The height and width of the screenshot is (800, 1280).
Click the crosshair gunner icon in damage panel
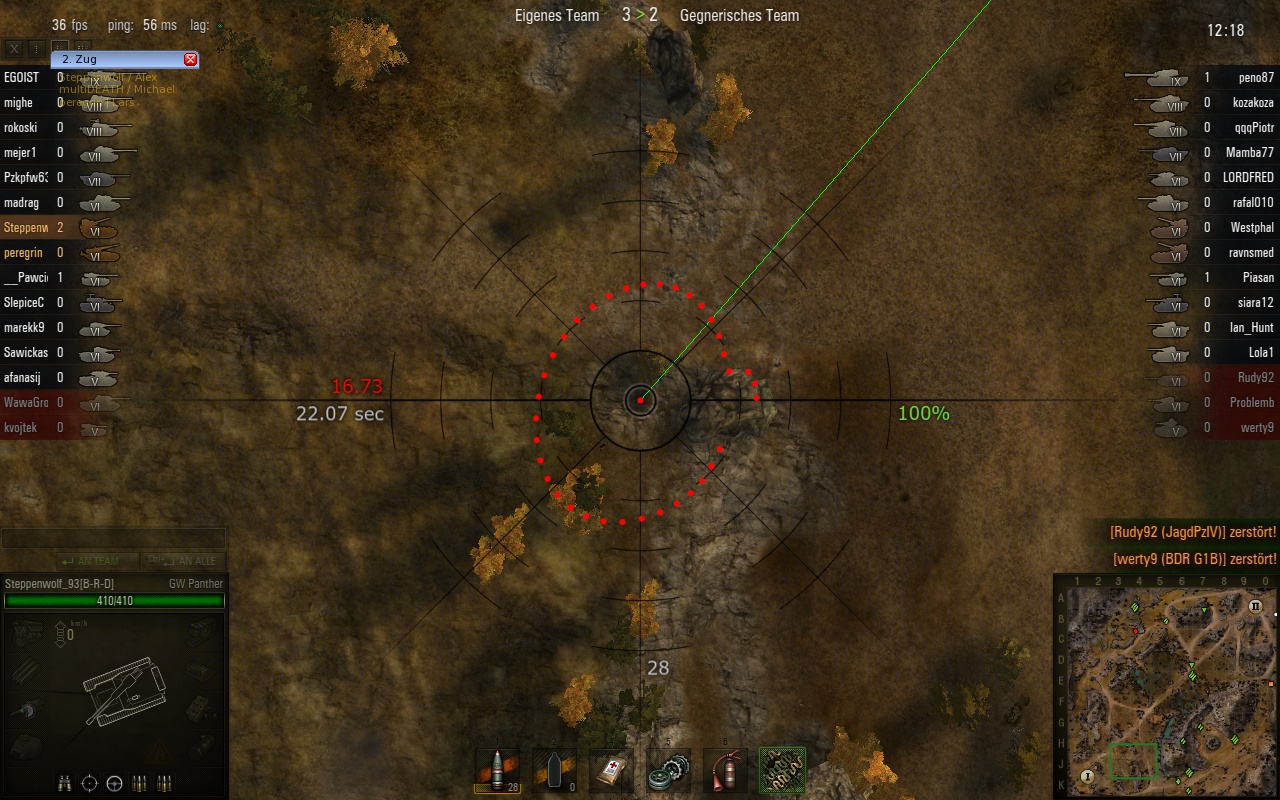click(x=89, y=782)
